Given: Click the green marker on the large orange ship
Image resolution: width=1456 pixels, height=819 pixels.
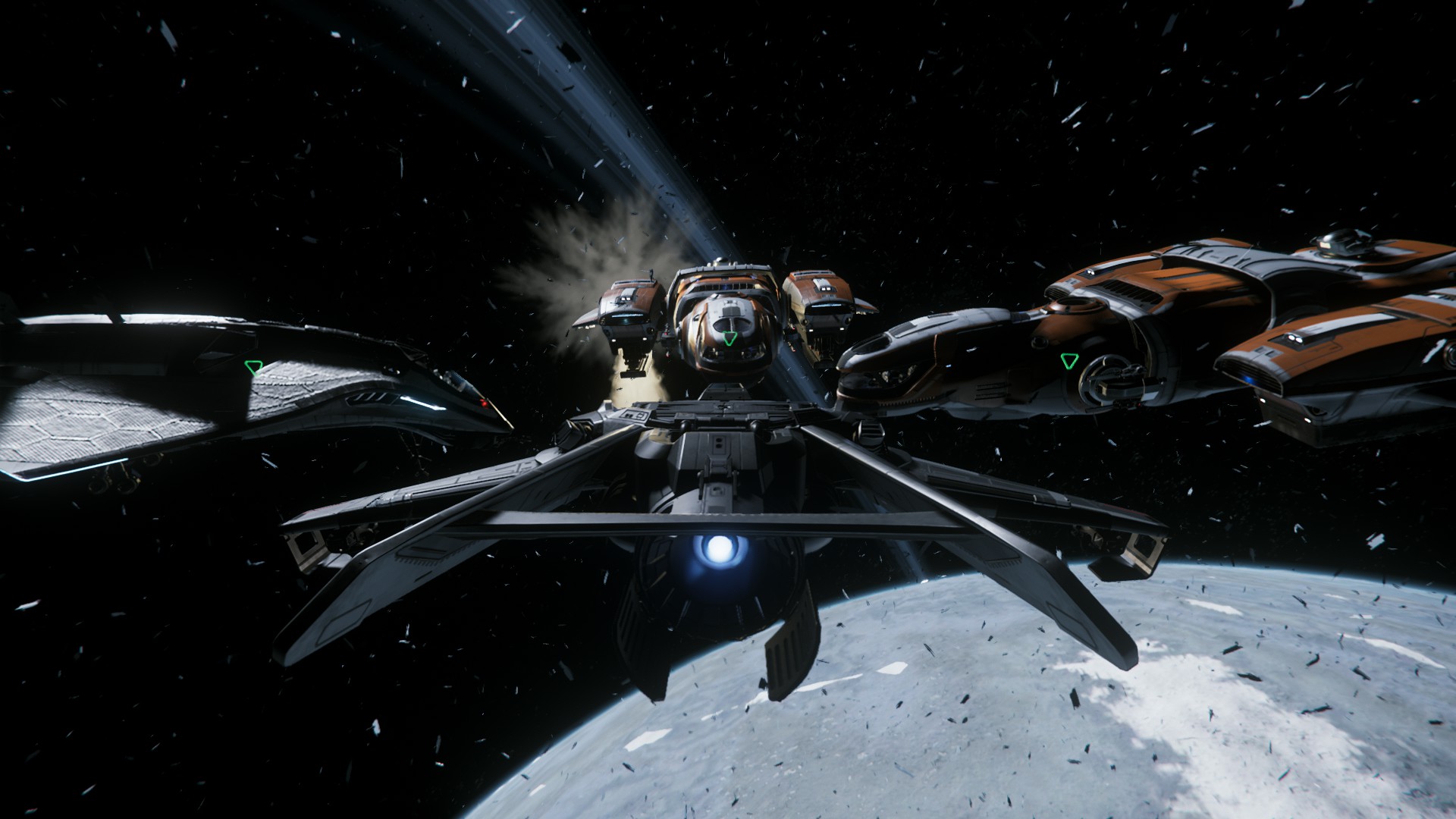Looking at the screenshot, I should pyautogui.click(x=1070, y=359).
